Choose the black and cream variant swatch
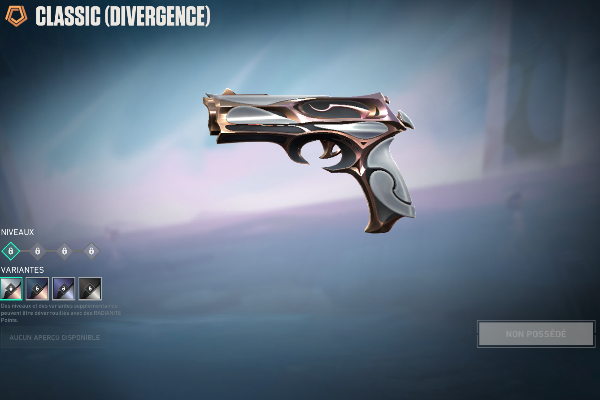Image resolution: width=600 pixels, height=400 pixels. tap(90, 288)
